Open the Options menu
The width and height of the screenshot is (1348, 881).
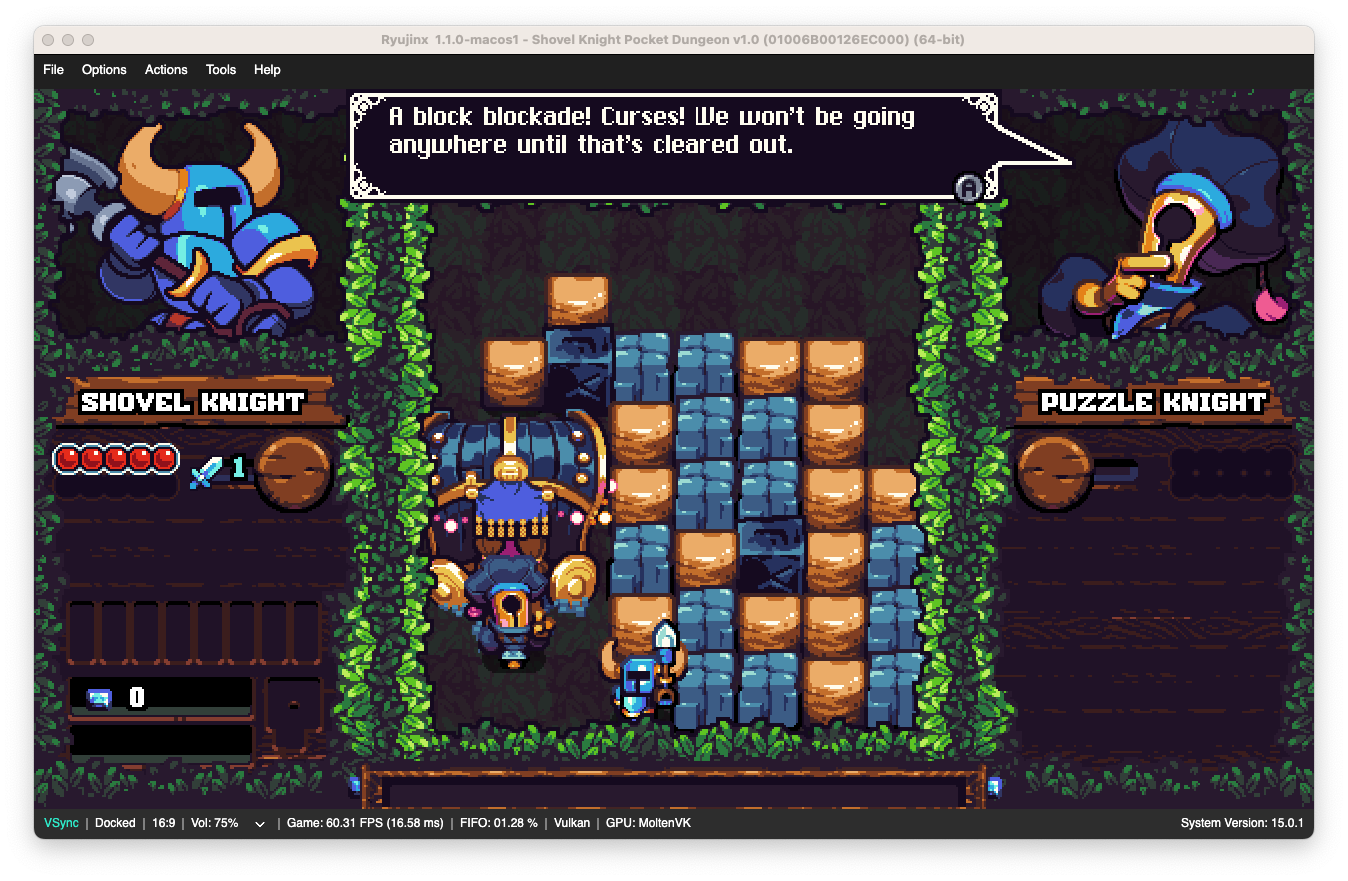click(104, 69)
